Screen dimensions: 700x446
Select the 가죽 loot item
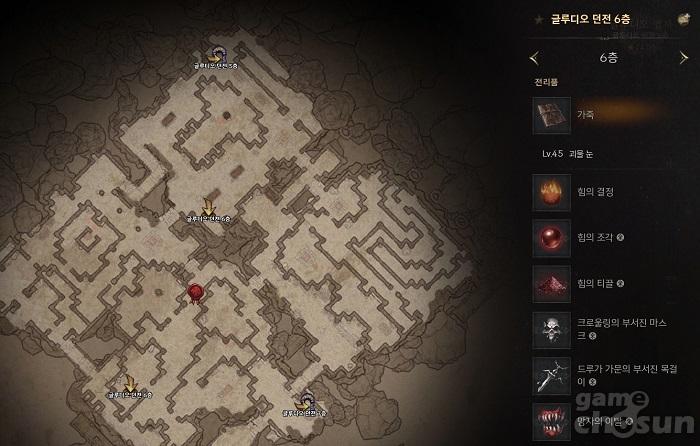[x=552, y=115]
